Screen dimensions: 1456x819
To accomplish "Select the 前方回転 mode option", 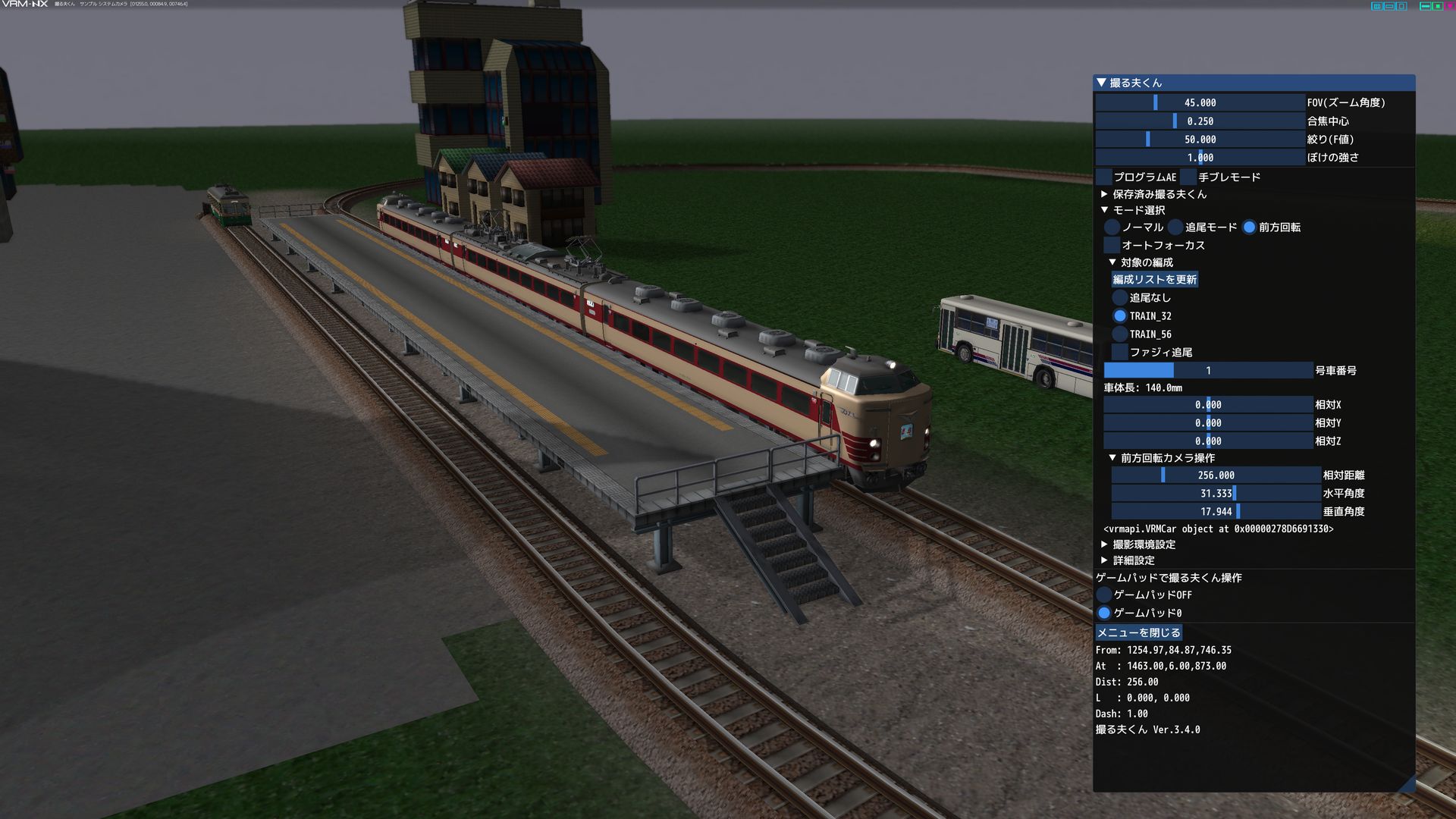I will click(1250, 227).
